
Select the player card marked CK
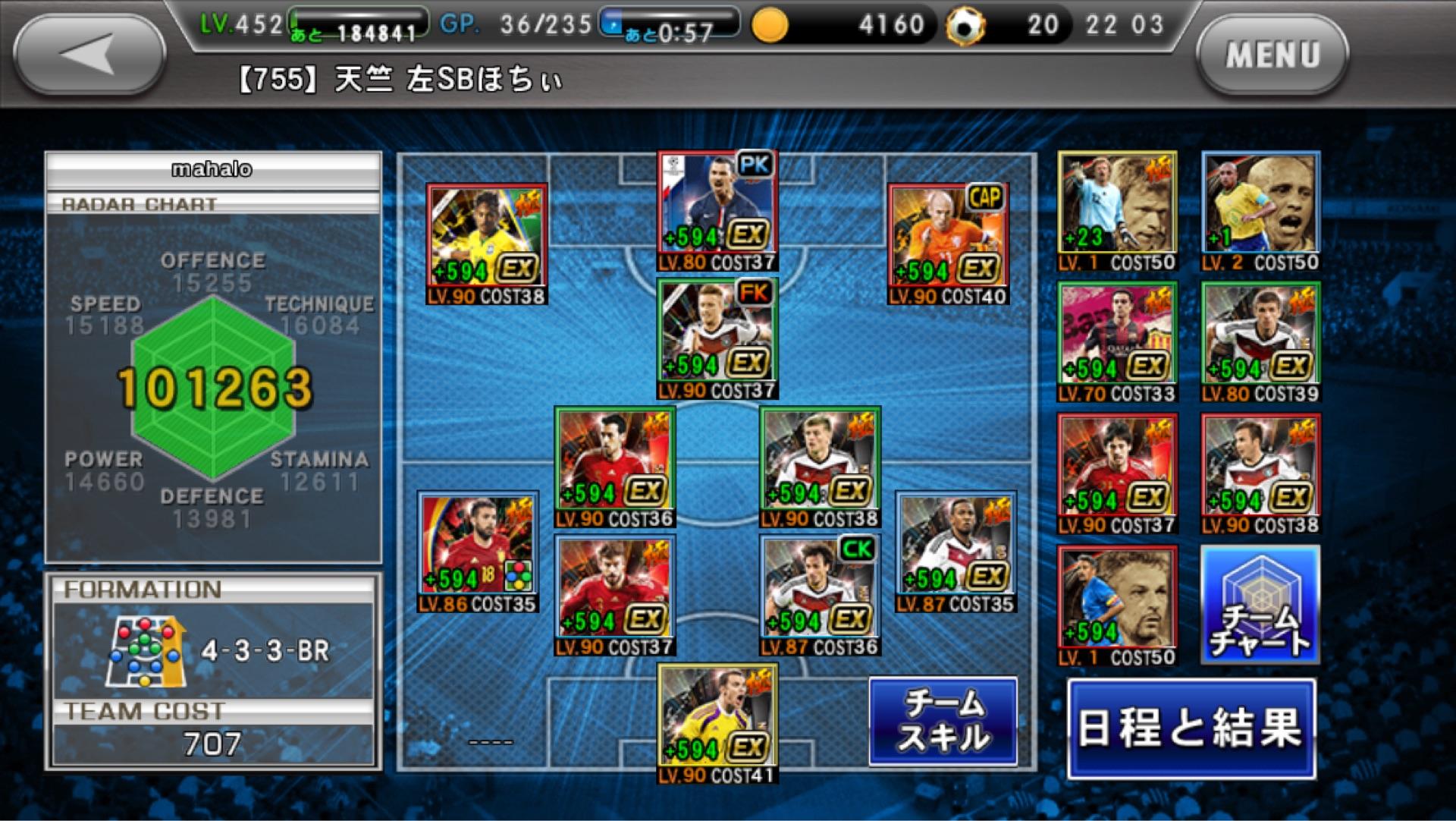click(820, 595)
